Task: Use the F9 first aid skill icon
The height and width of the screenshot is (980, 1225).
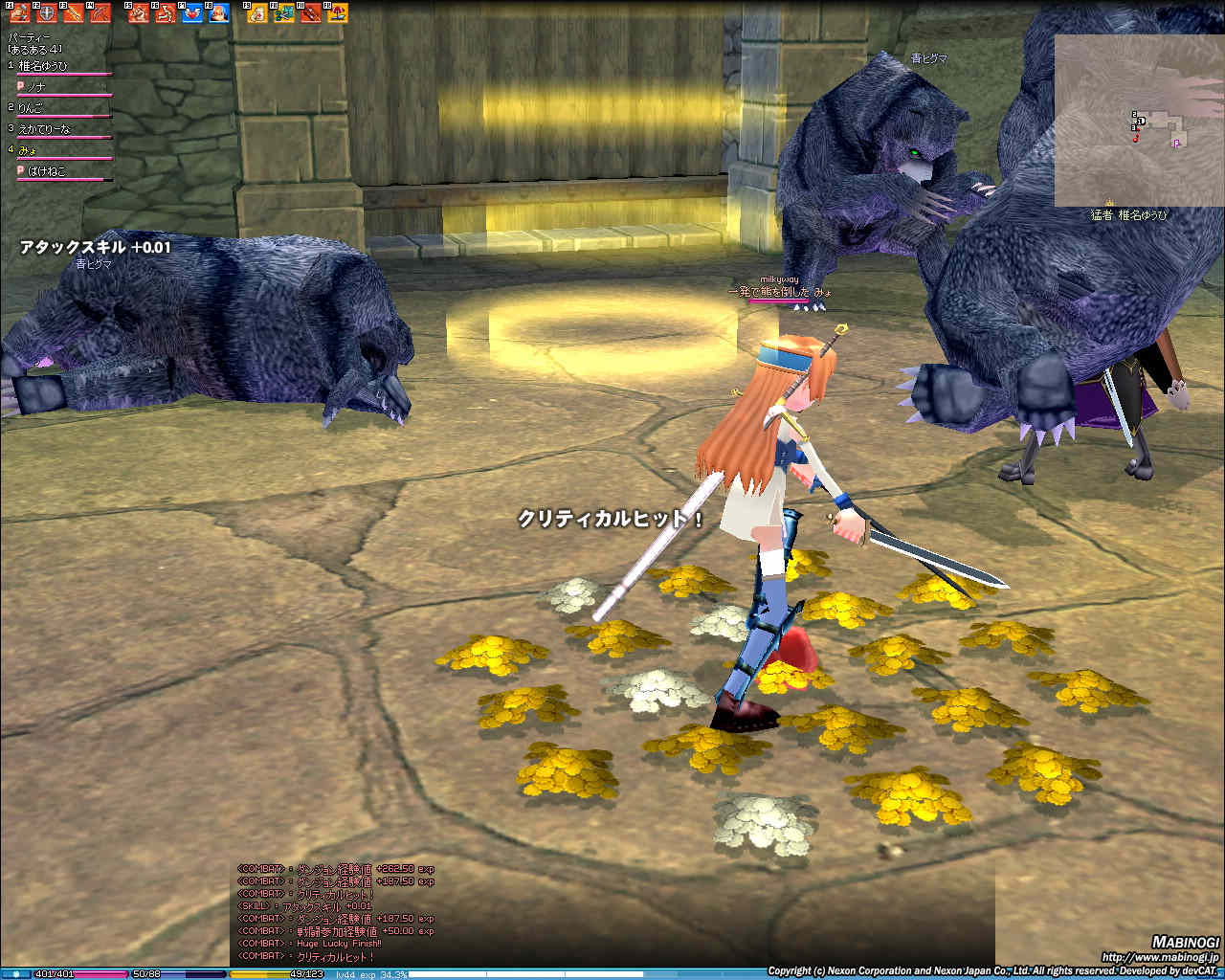Action: coord(257,13)
